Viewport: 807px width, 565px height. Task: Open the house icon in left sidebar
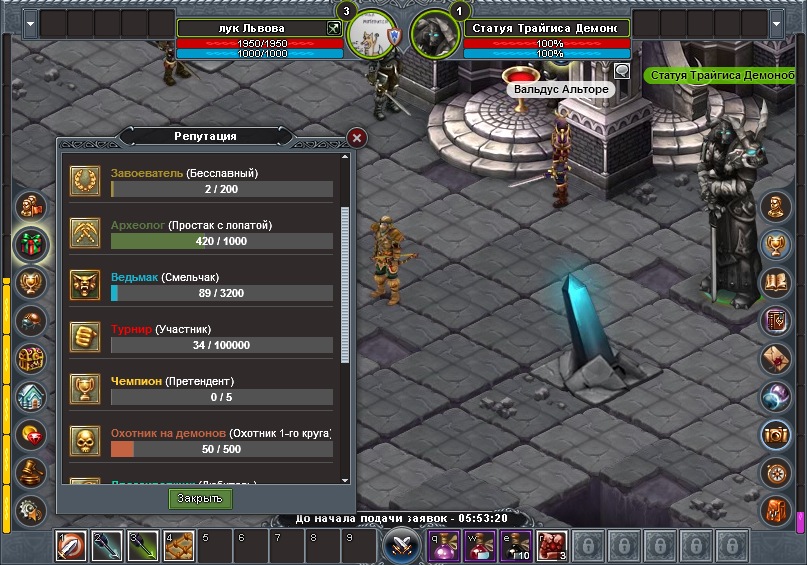32,396
